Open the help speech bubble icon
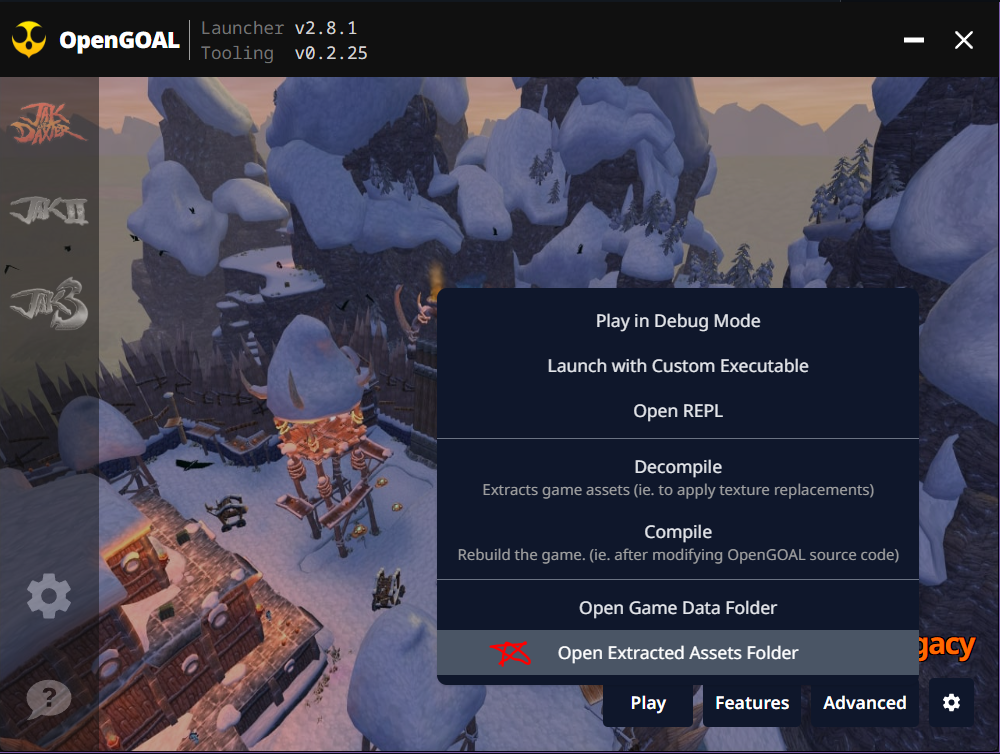 coord(48,698)
